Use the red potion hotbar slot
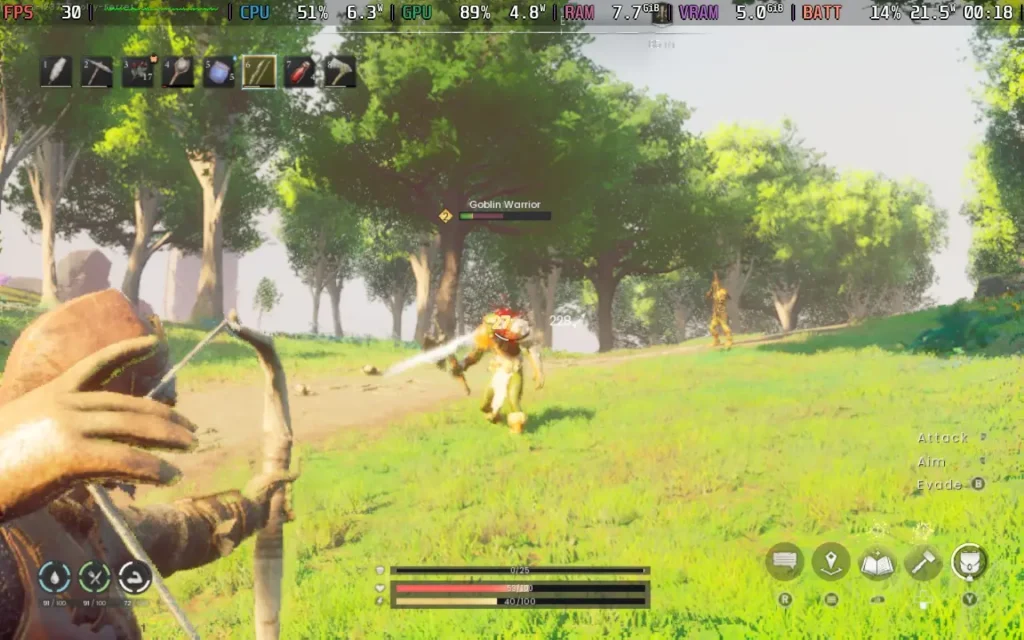Screen dimensions: 1024x640 coord(300,71)
